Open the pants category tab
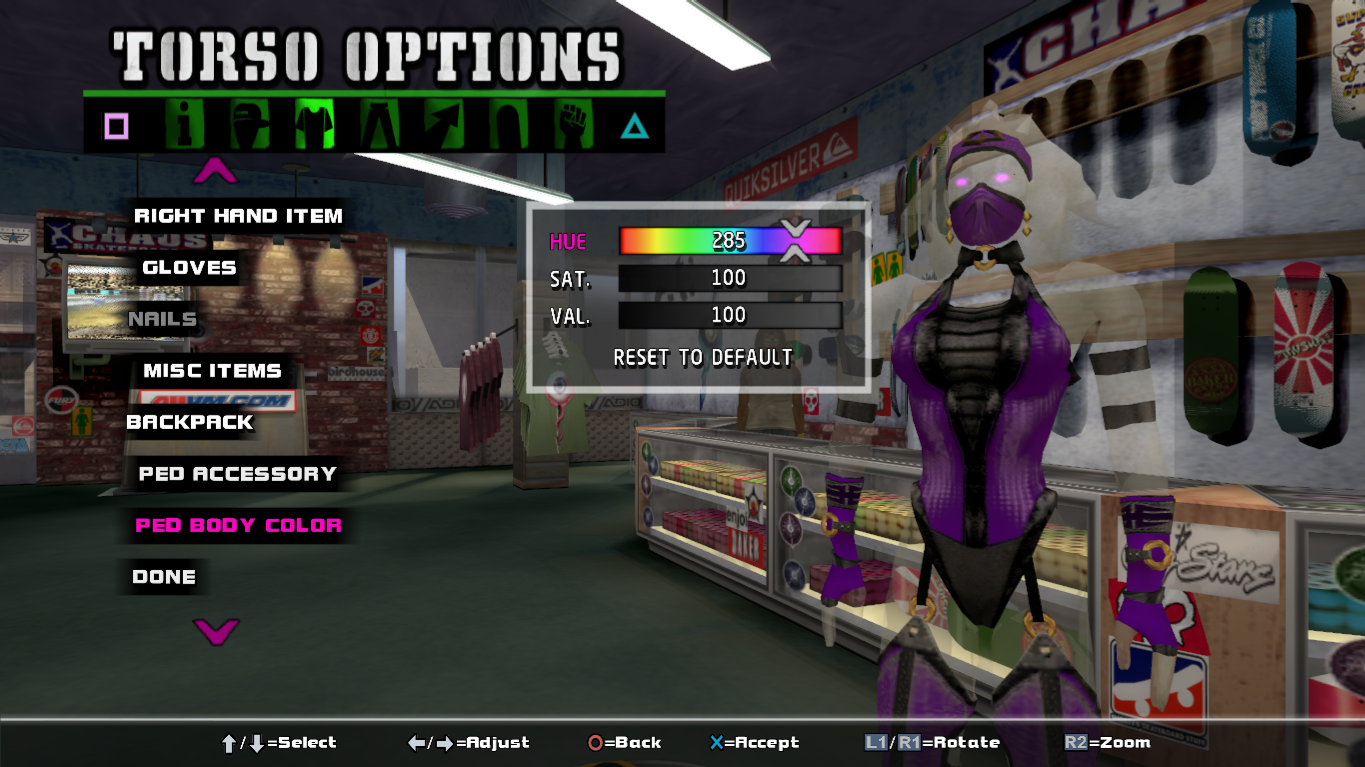The height and width of the screenshot is (767, 1365). [x=379, y=125]
